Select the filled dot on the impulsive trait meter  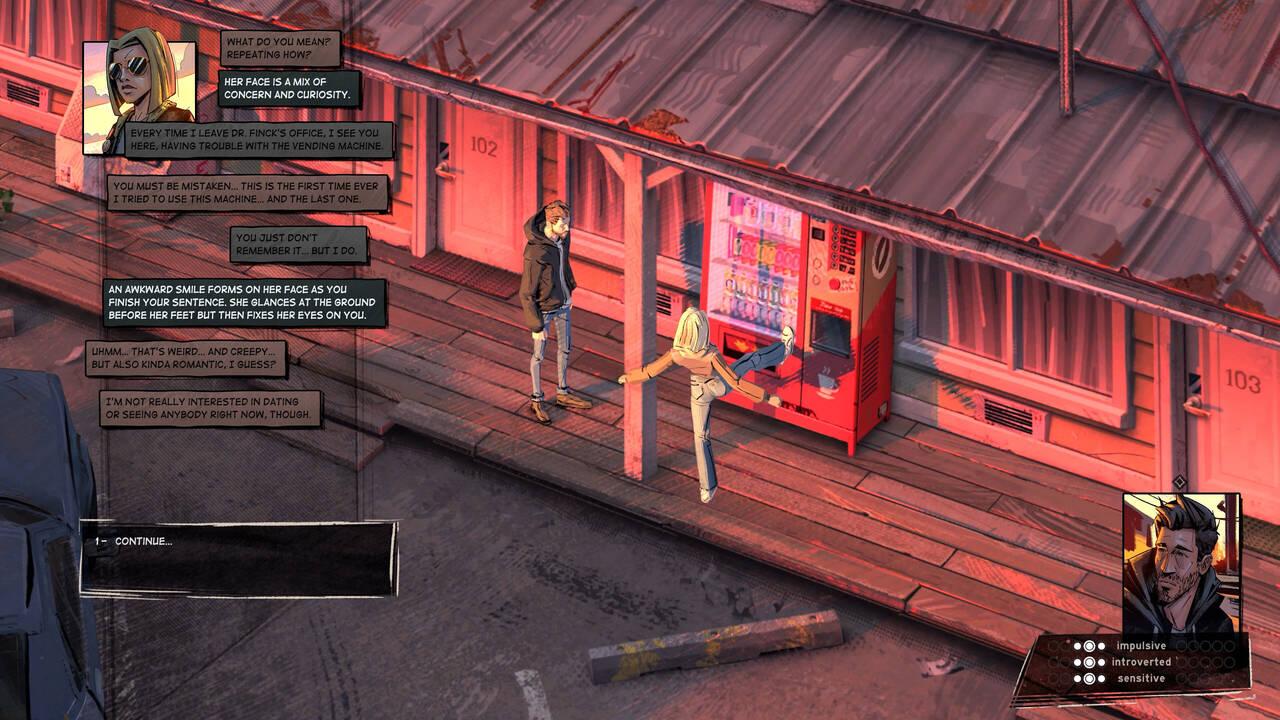click(1090, 646)
